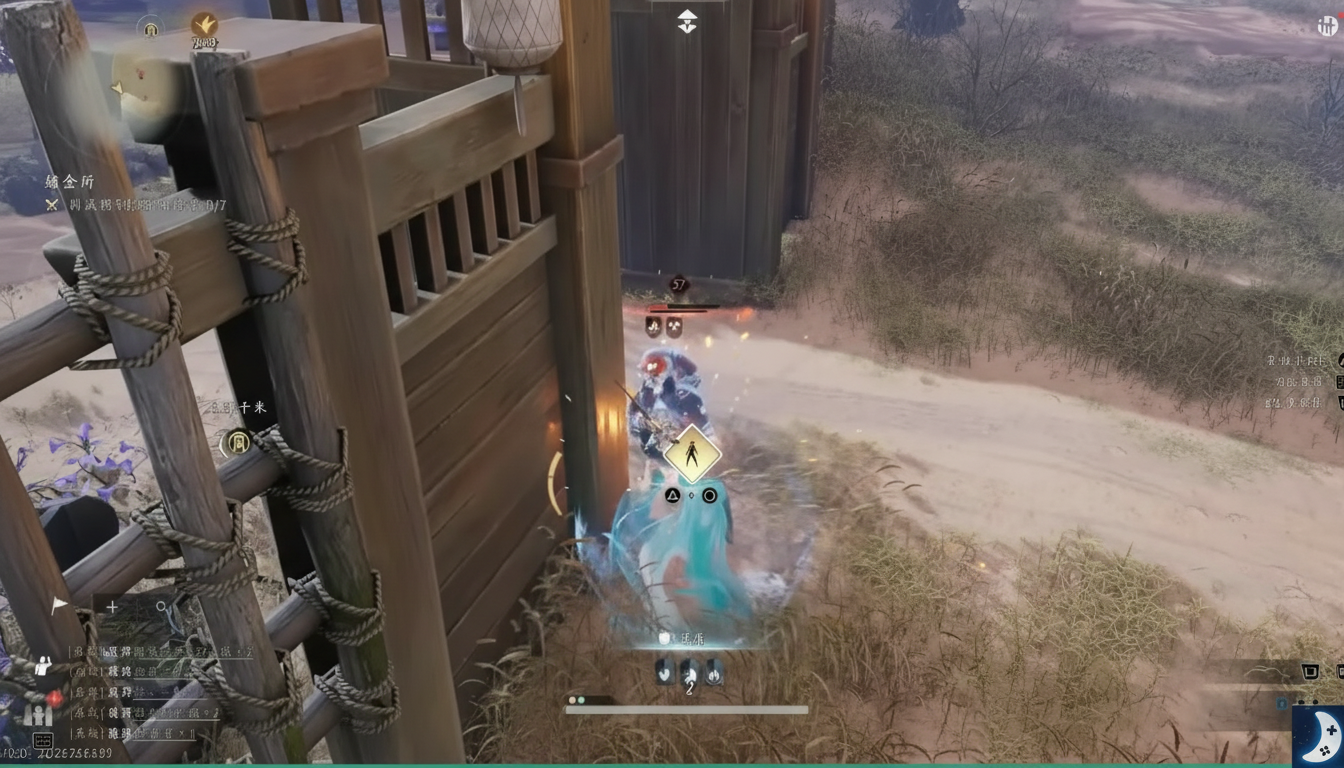
Task: Open the emote gesture icon on the left sidebar
Action: pyautogui.click(x=42, y=667)
